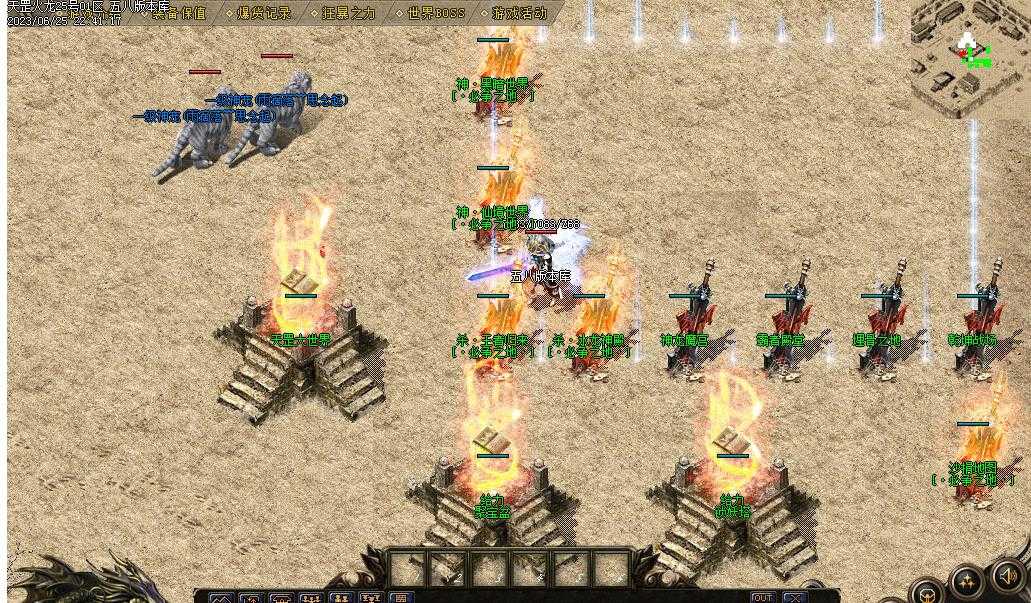Click the desert town minimap

click(x=969, y=58)
